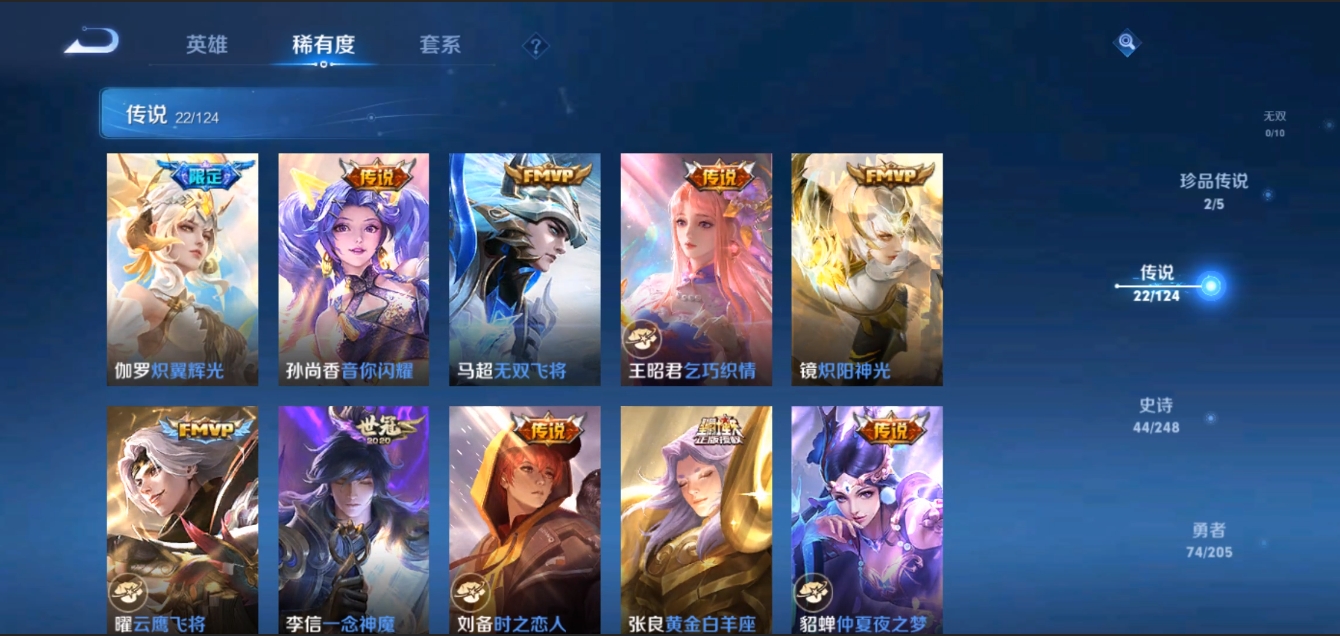Screen dimensions: 1340x636
Task: Choose the 王昭君 乞巧织情 skin card
Action: 696,269
